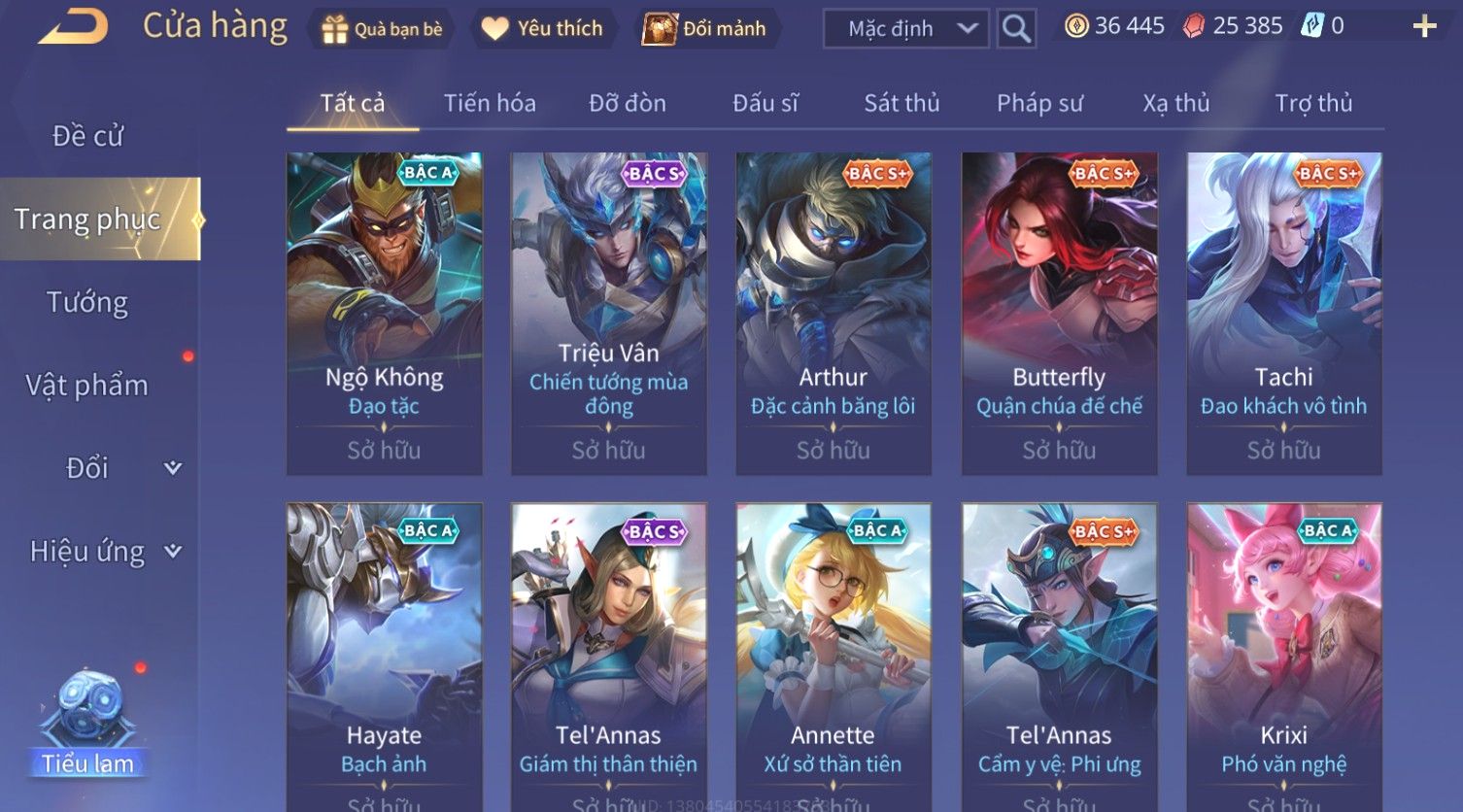Select the Ngộ Không Đạo tặc skin card
The width and height of the screenshot is (1463, 812).
[385, 313]
